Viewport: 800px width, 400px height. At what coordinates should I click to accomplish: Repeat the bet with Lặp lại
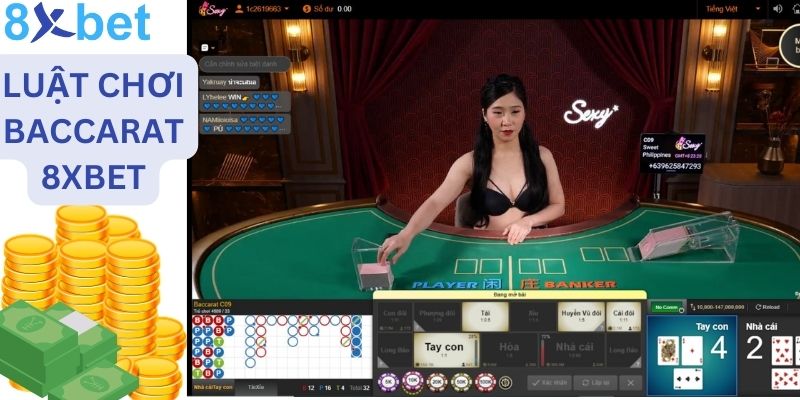595,382
